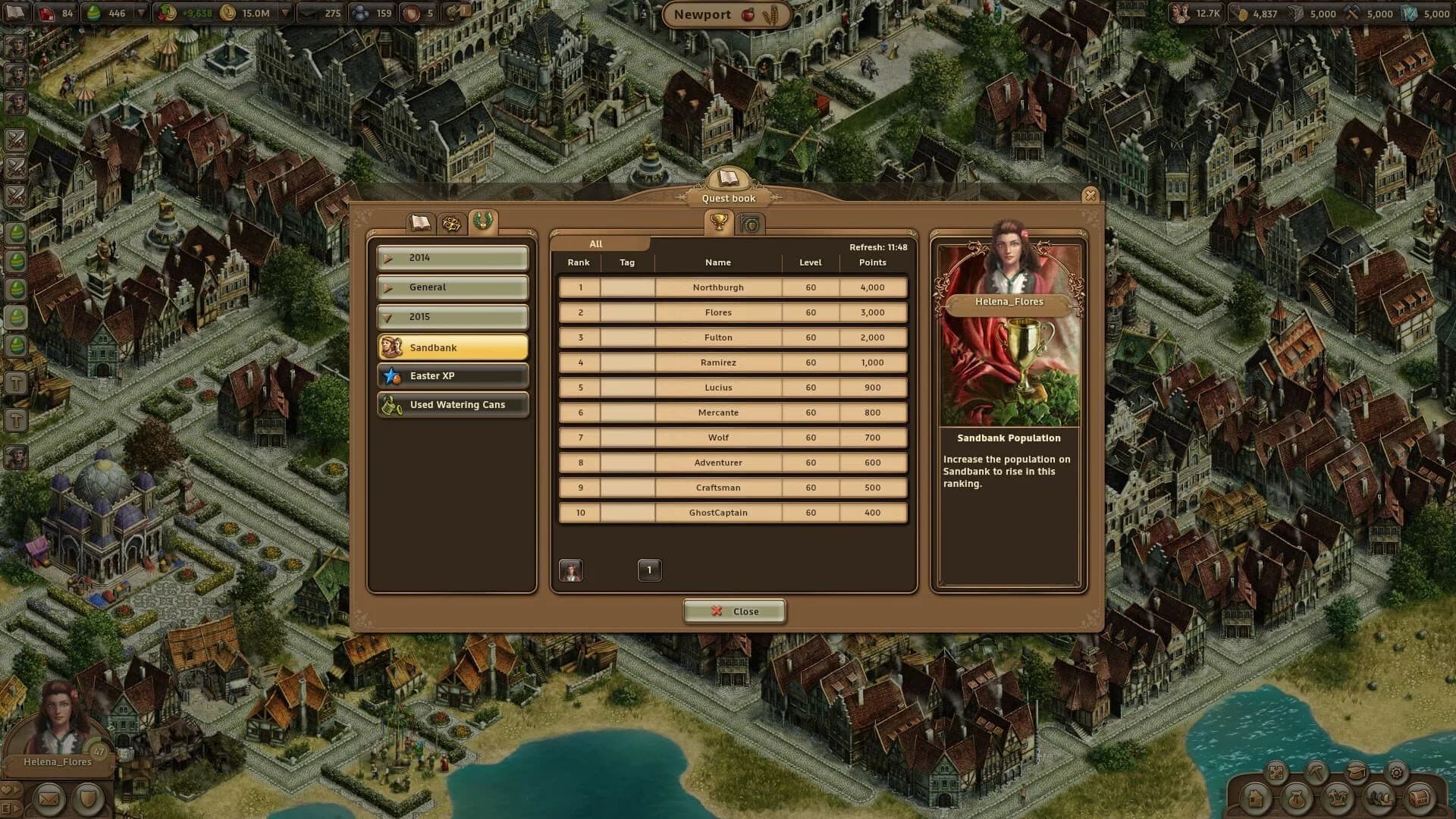Click the house building icon

[1256, 799]
